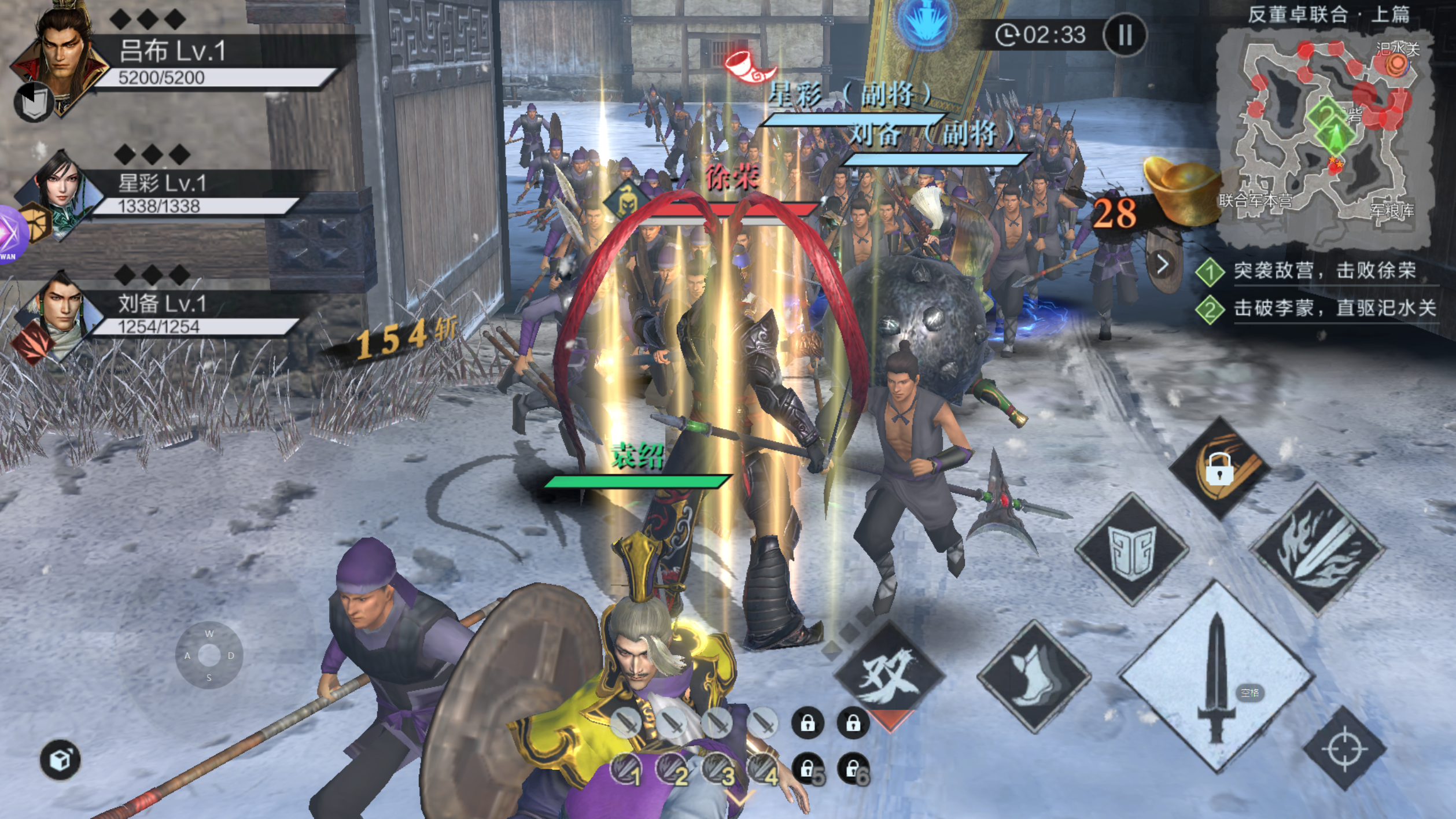This screenshot has height=819, width=1456.
Task: Select weapon slot number 4
Action: tap(764, 770)
